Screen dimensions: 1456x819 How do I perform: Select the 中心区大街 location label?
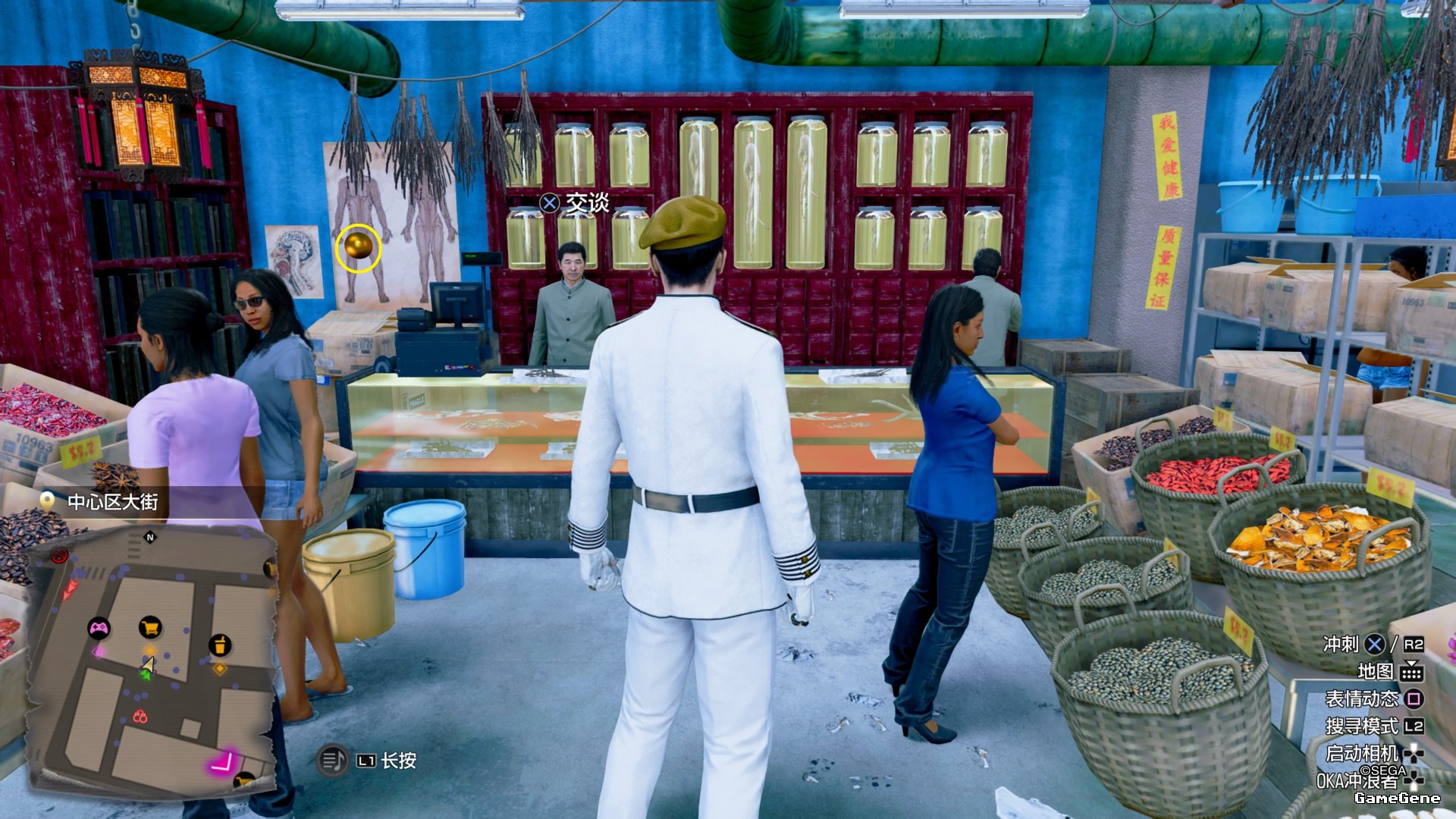click(112, 502)
